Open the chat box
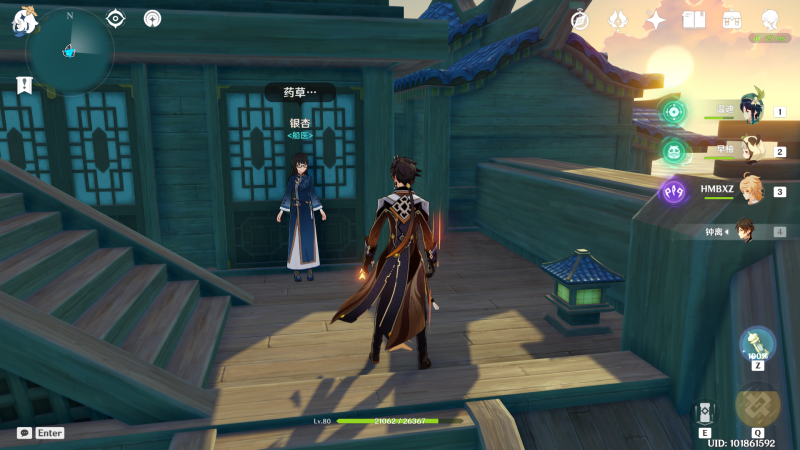 click(24, 433)
